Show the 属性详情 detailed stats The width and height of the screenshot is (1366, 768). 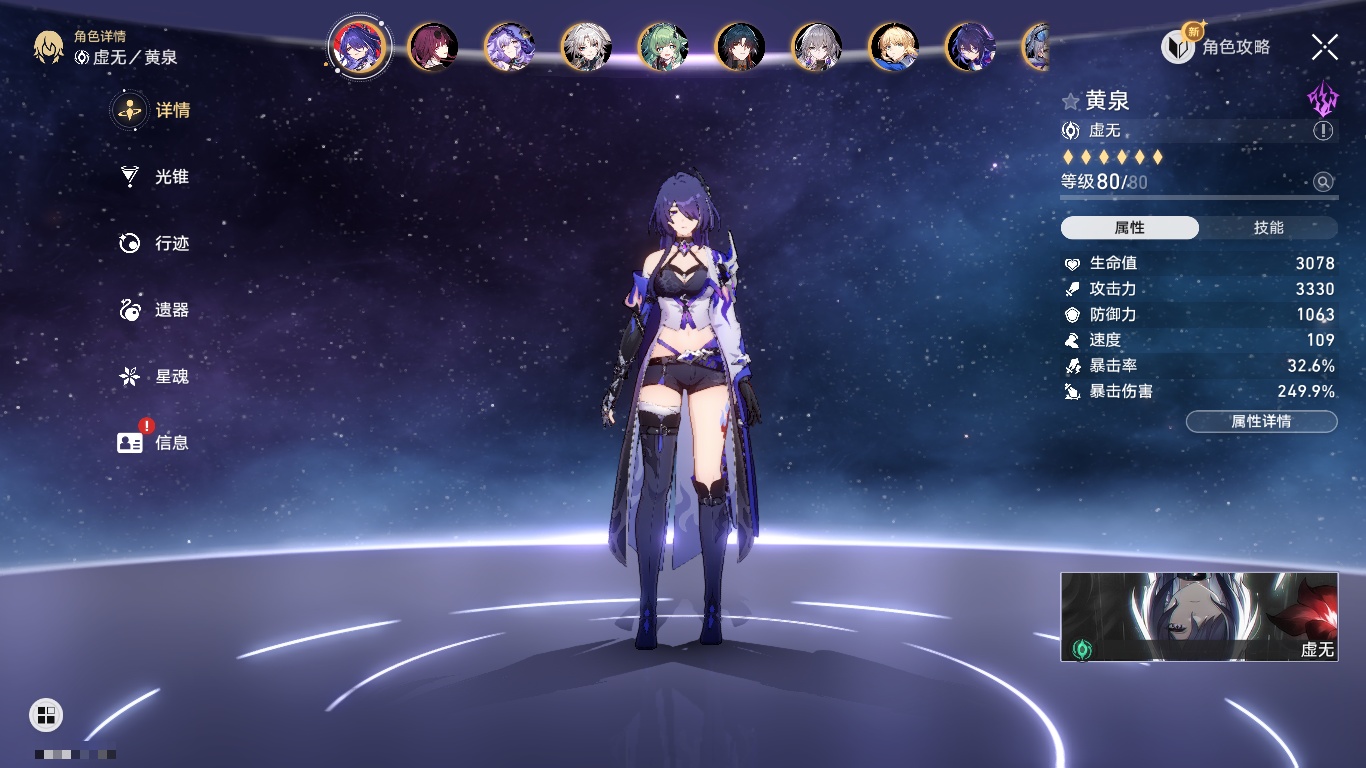pos(1261,422)
